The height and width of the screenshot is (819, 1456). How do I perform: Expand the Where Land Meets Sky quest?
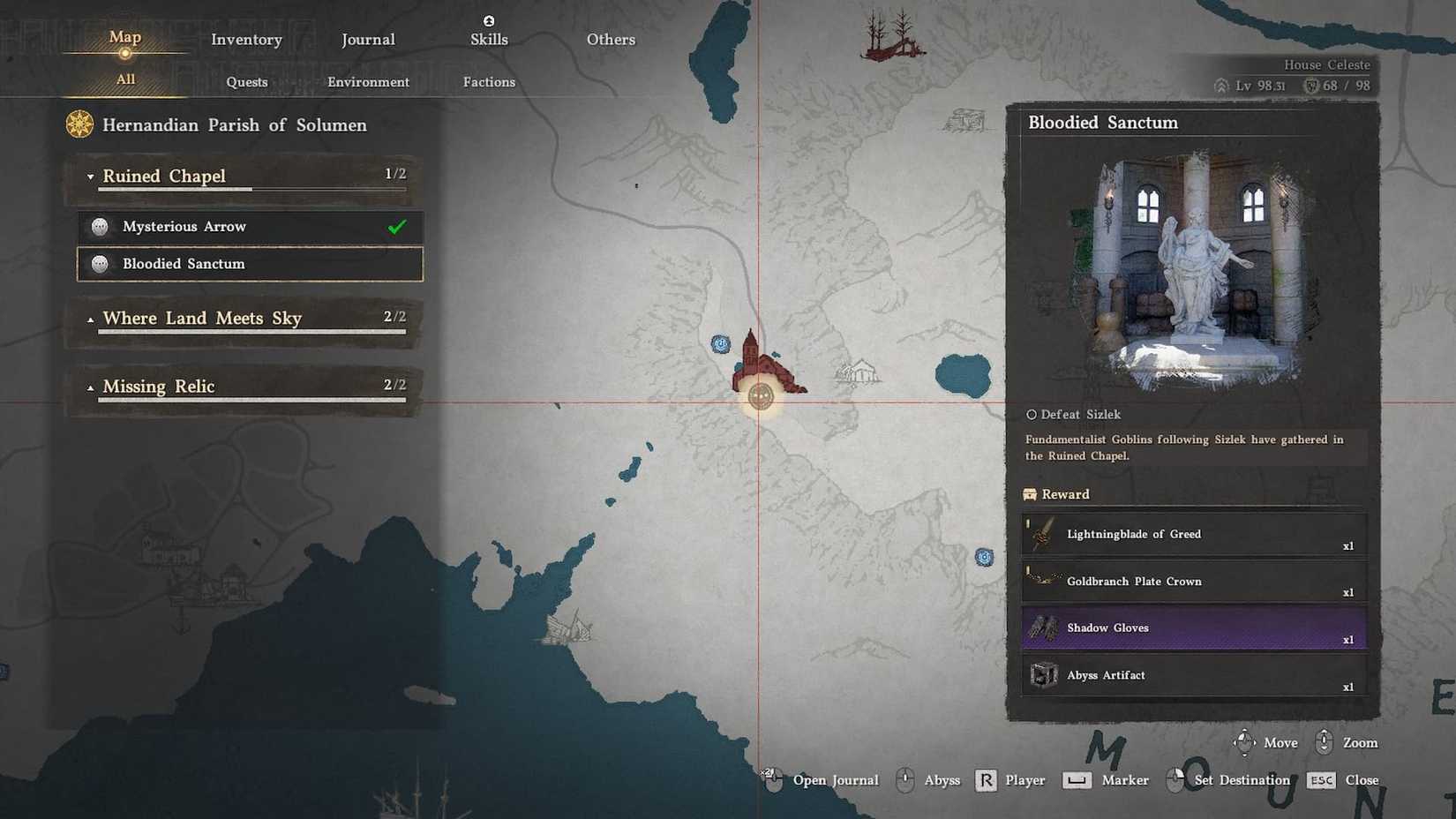[x=90, y=318]
